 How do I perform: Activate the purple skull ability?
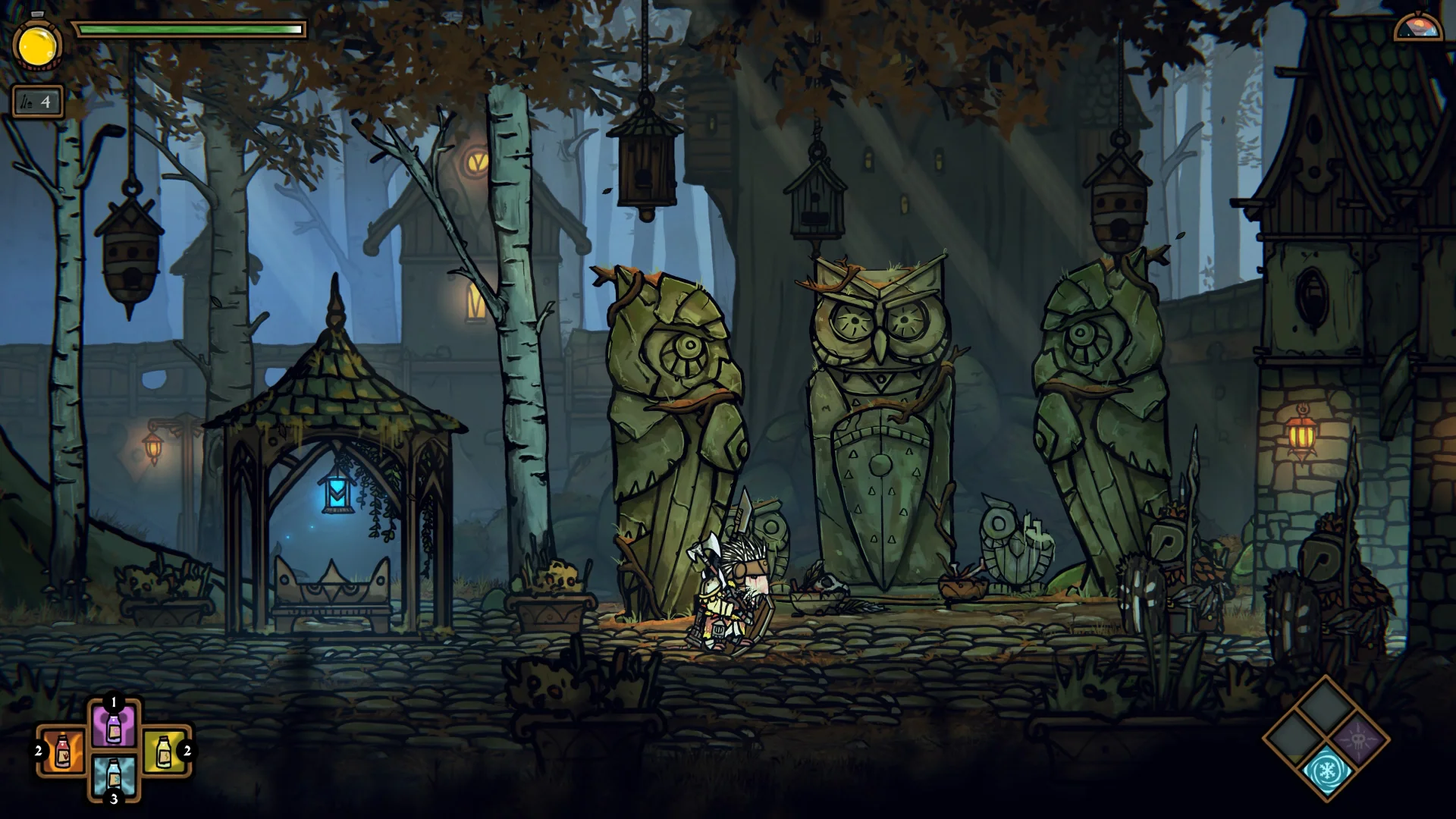pos(1359,738)
